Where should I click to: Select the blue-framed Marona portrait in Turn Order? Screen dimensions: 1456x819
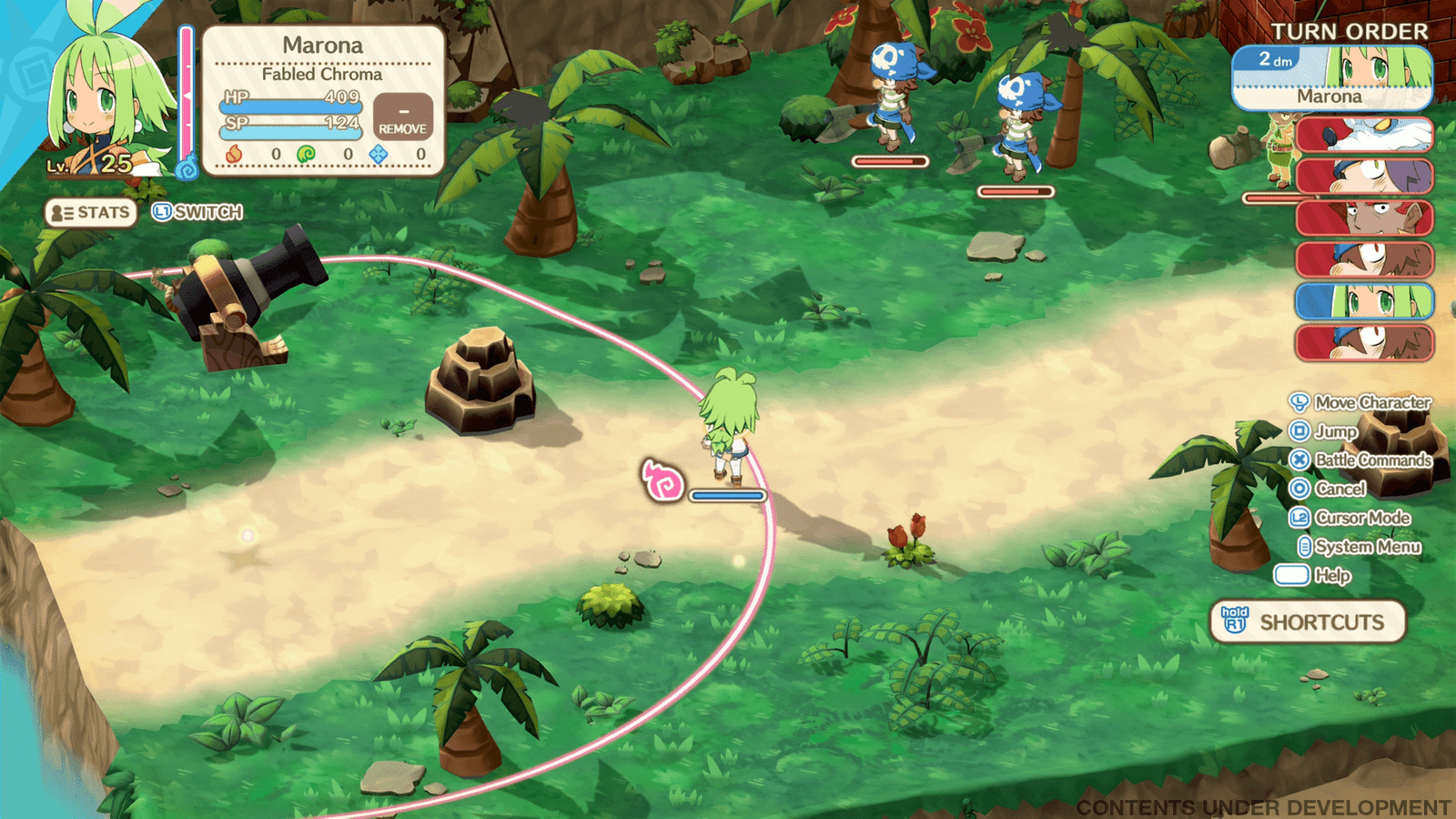[x=1363, y=301]
